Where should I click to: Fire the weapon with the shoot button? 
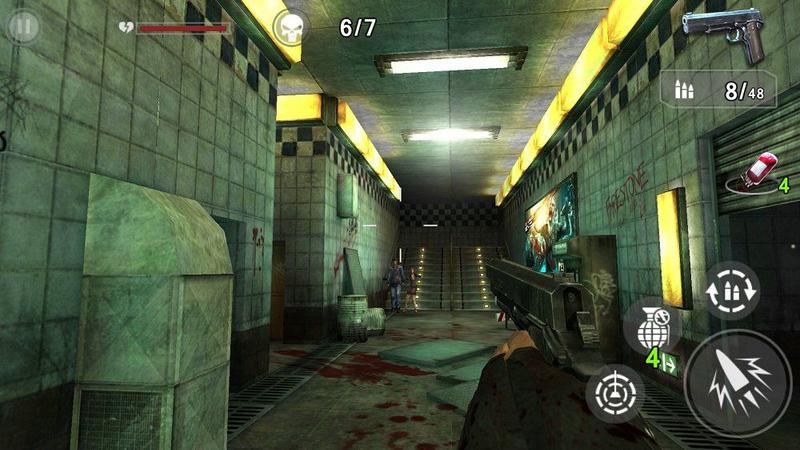point(738,384)
